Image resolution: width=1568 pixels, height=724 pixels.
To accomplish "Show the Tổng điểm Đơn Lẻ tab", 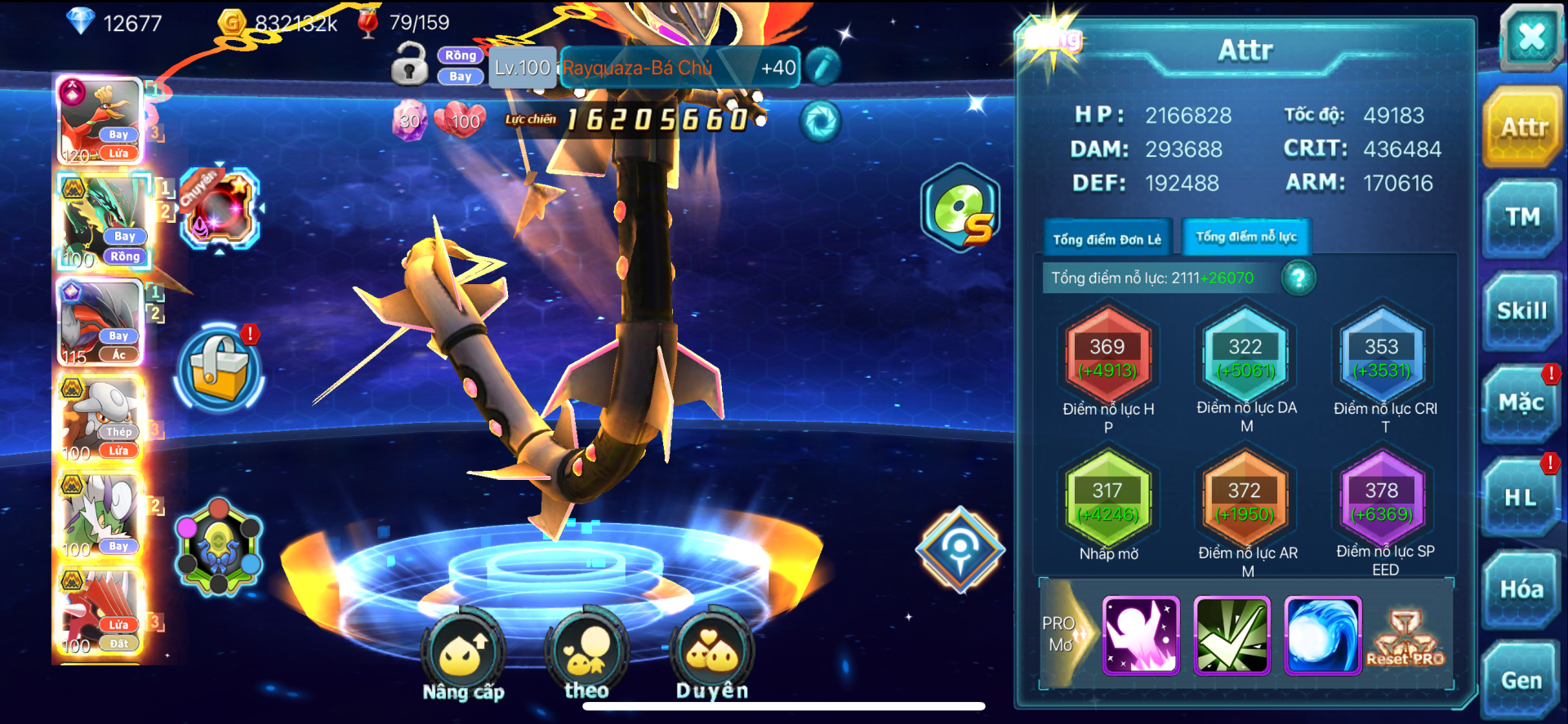I will [x=1107, y=239].
